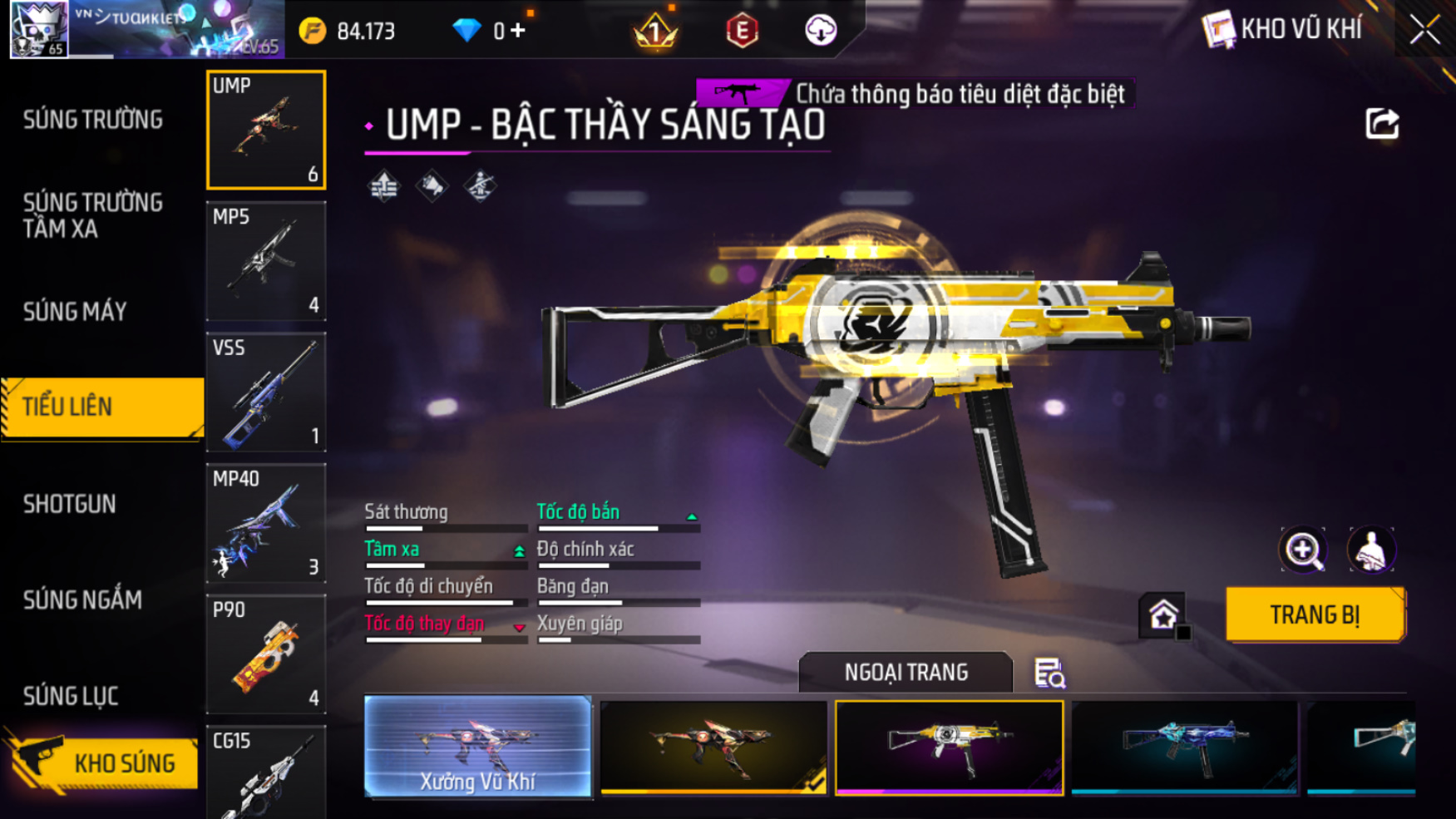1456x819 pixels.
Task: Switch to SÚNG NGẮM category
Action: (82, 599)
